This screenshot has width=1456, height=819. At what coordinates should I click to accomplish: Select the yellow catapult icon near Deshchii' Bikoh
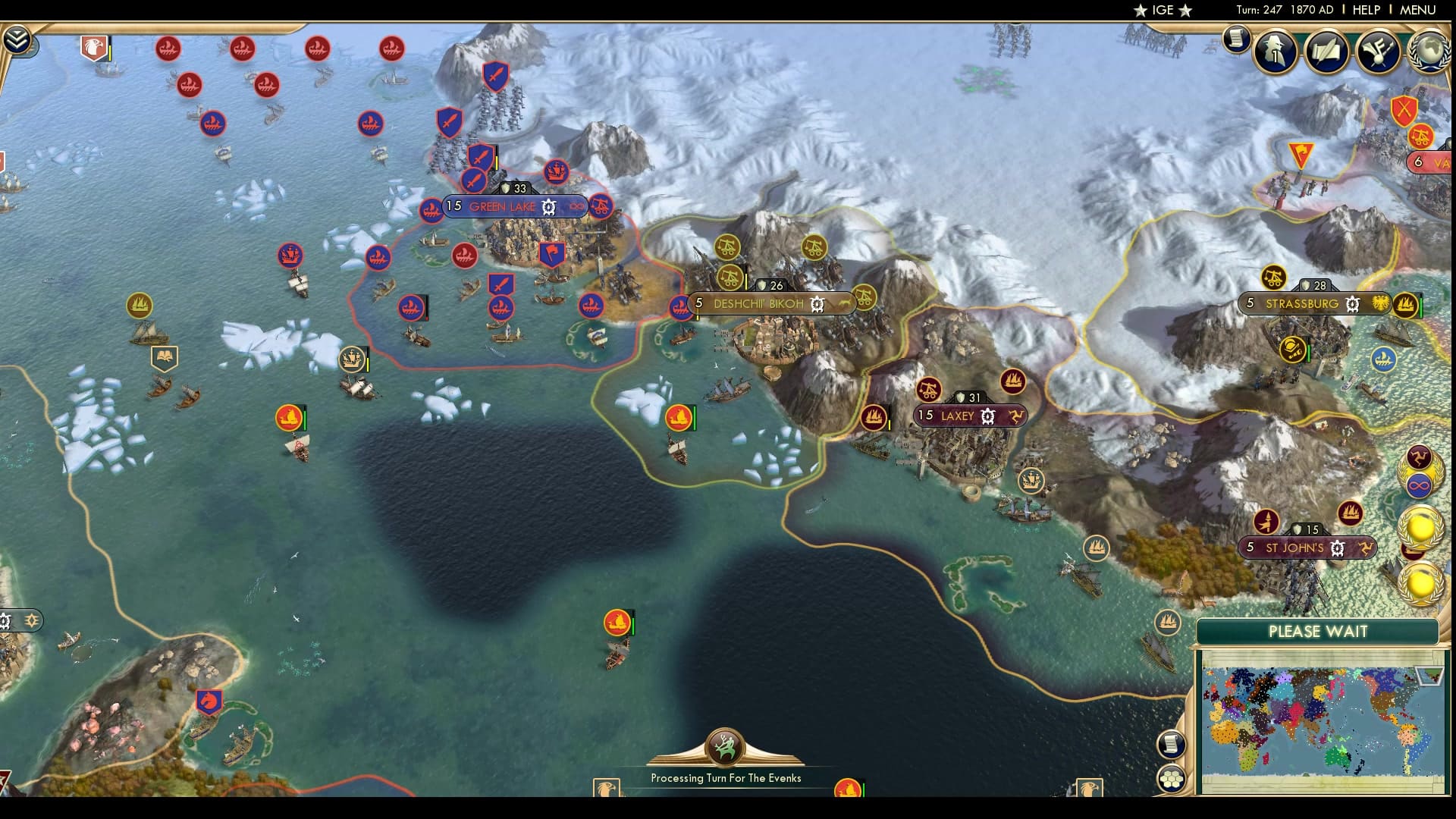[730, 276]
